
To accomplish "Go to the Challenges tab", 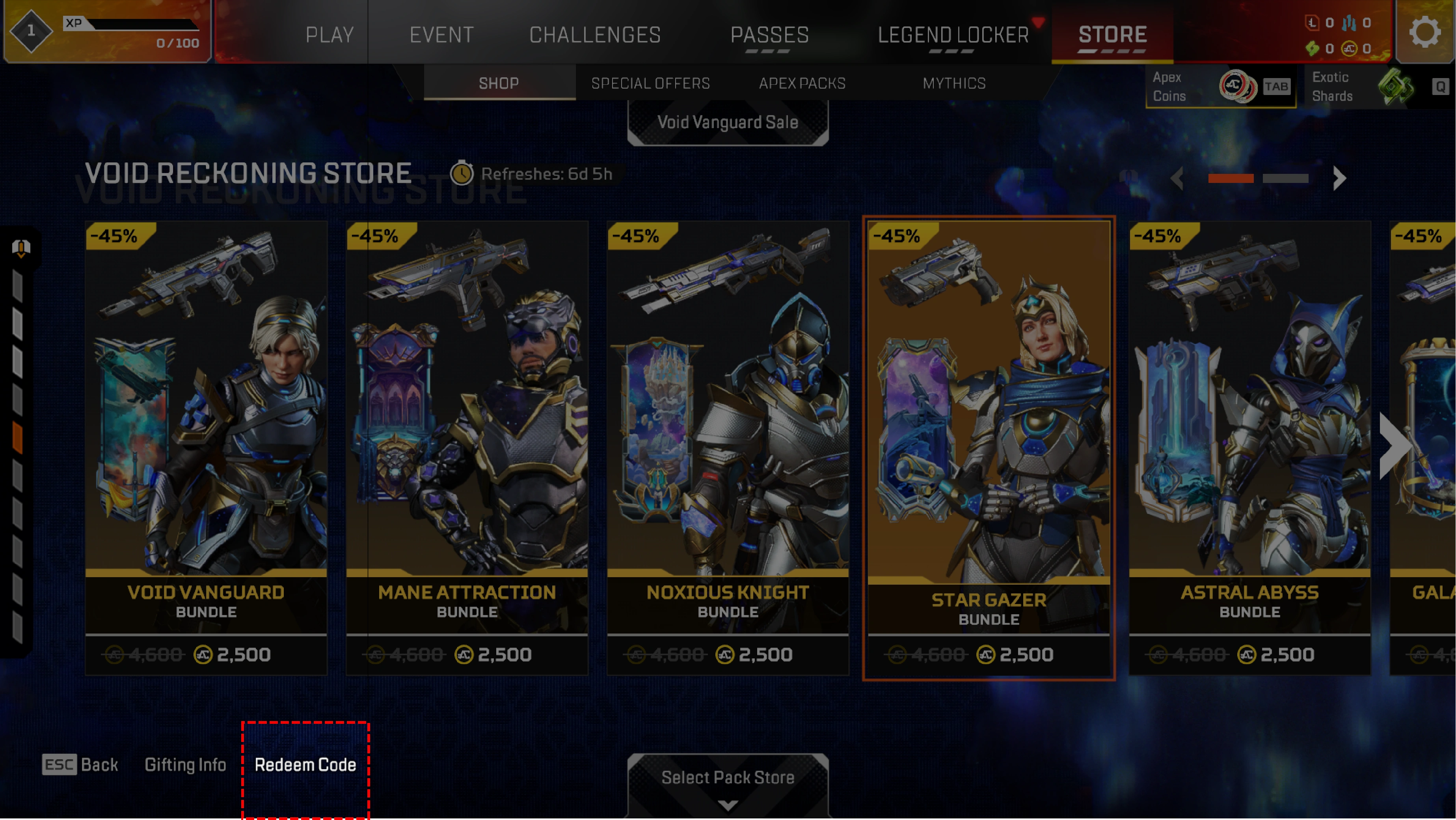I will [595, 35].
